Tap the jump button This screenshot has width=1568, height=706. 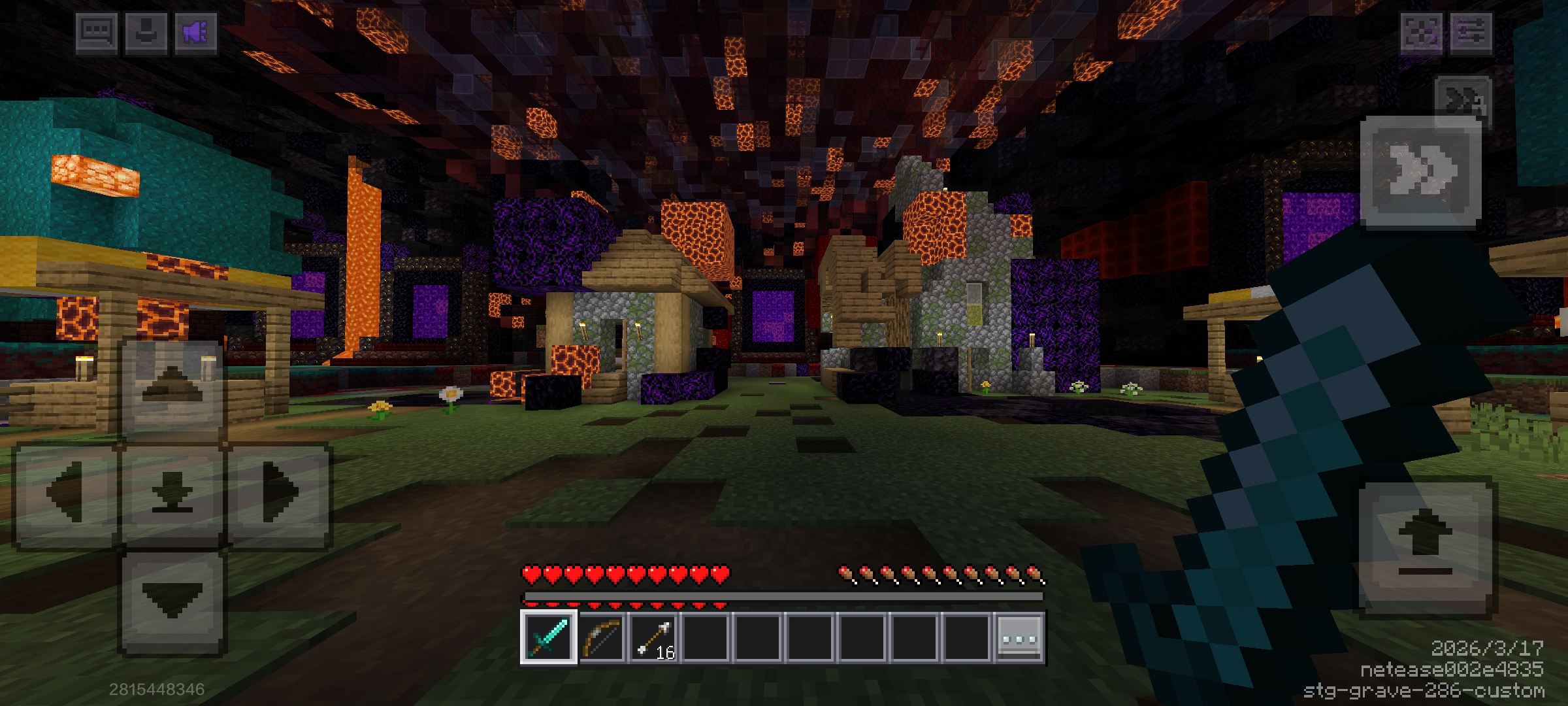[1425, 548]
